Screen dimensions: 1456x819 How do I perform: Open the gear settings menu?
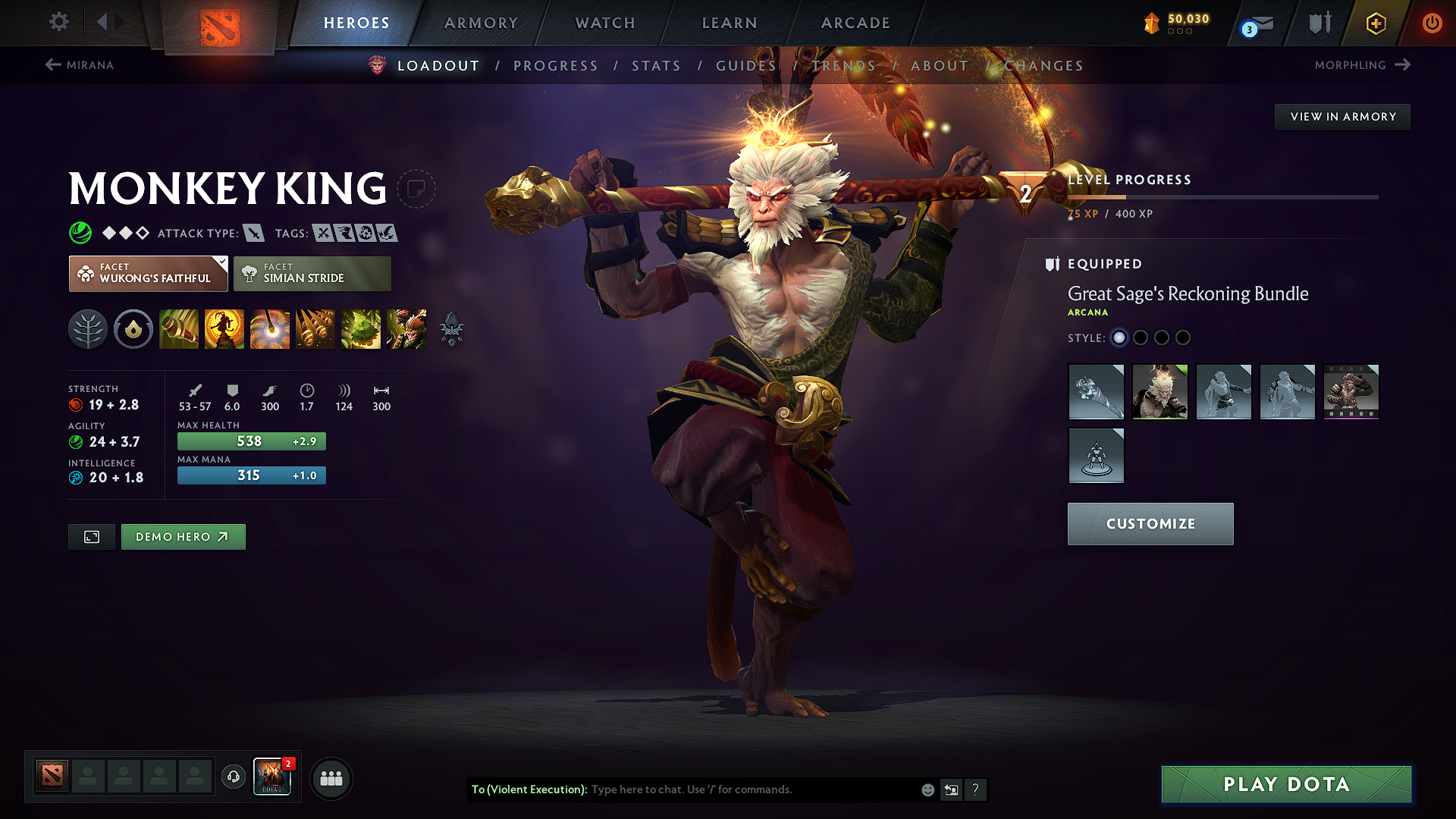pyautogui.click(x=58, y=22)
